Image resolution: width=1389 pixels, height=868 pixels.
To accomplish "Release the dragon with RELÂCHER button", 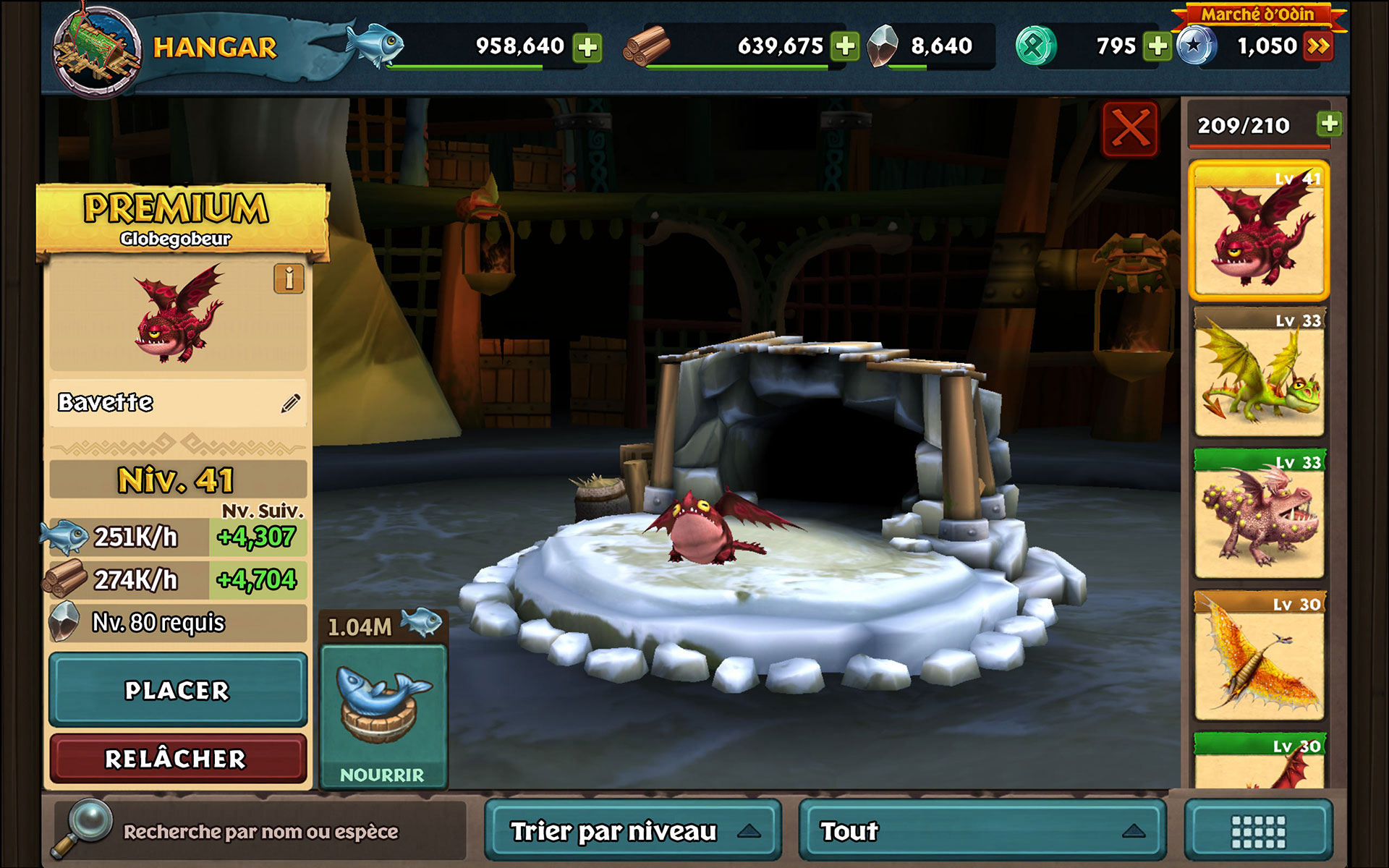I will [178, 758].
